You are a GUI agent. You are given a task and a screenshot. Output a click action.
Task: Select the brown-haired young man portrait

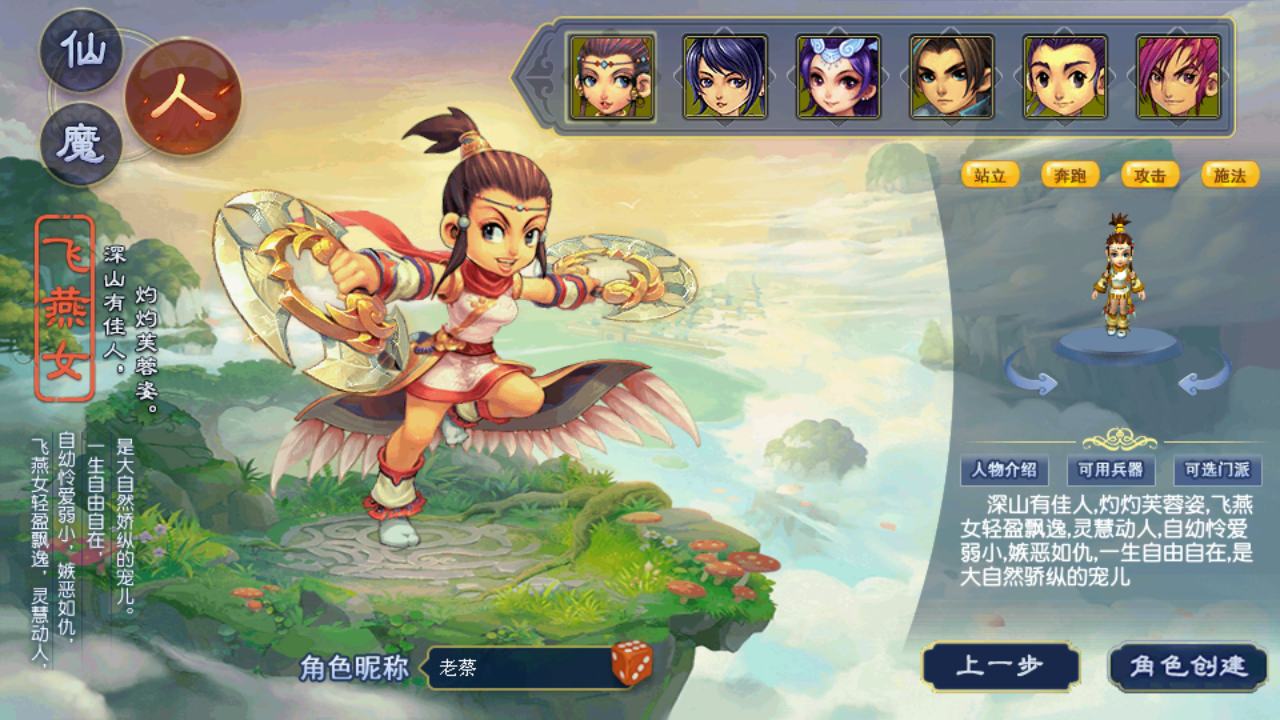coord(952,77)
